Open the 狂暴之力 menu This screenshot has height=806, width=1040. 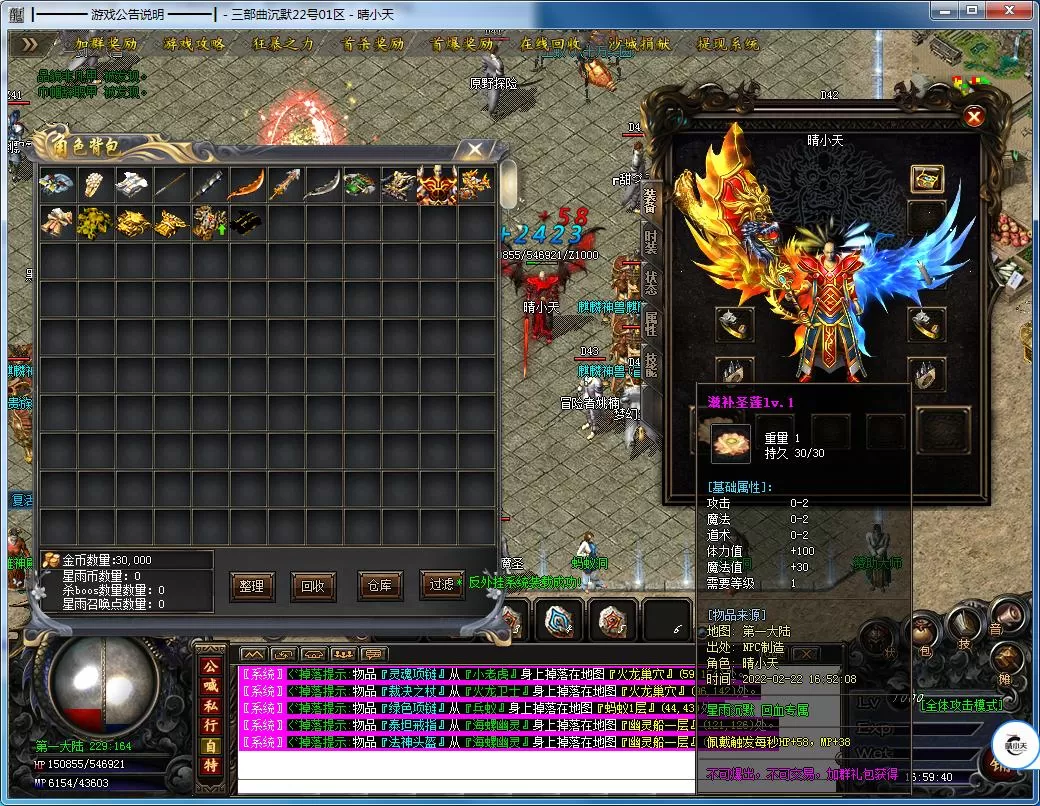pos(283,44)
